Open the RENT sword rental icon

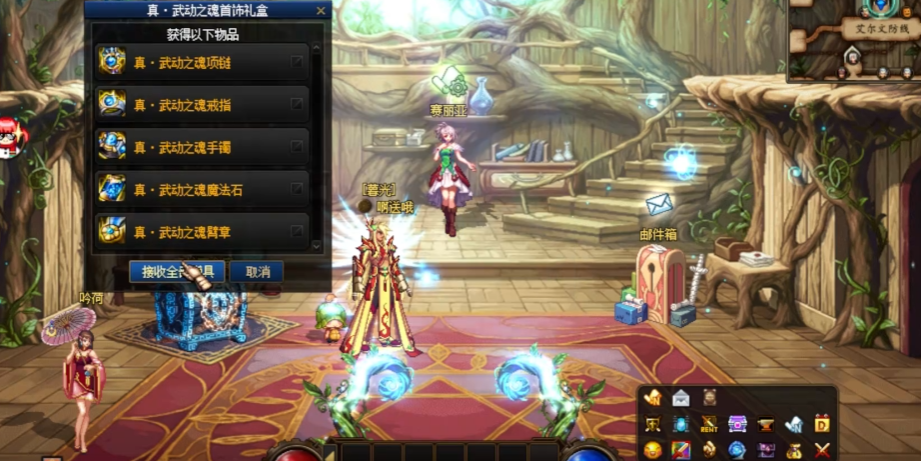(x=709, y=425)
